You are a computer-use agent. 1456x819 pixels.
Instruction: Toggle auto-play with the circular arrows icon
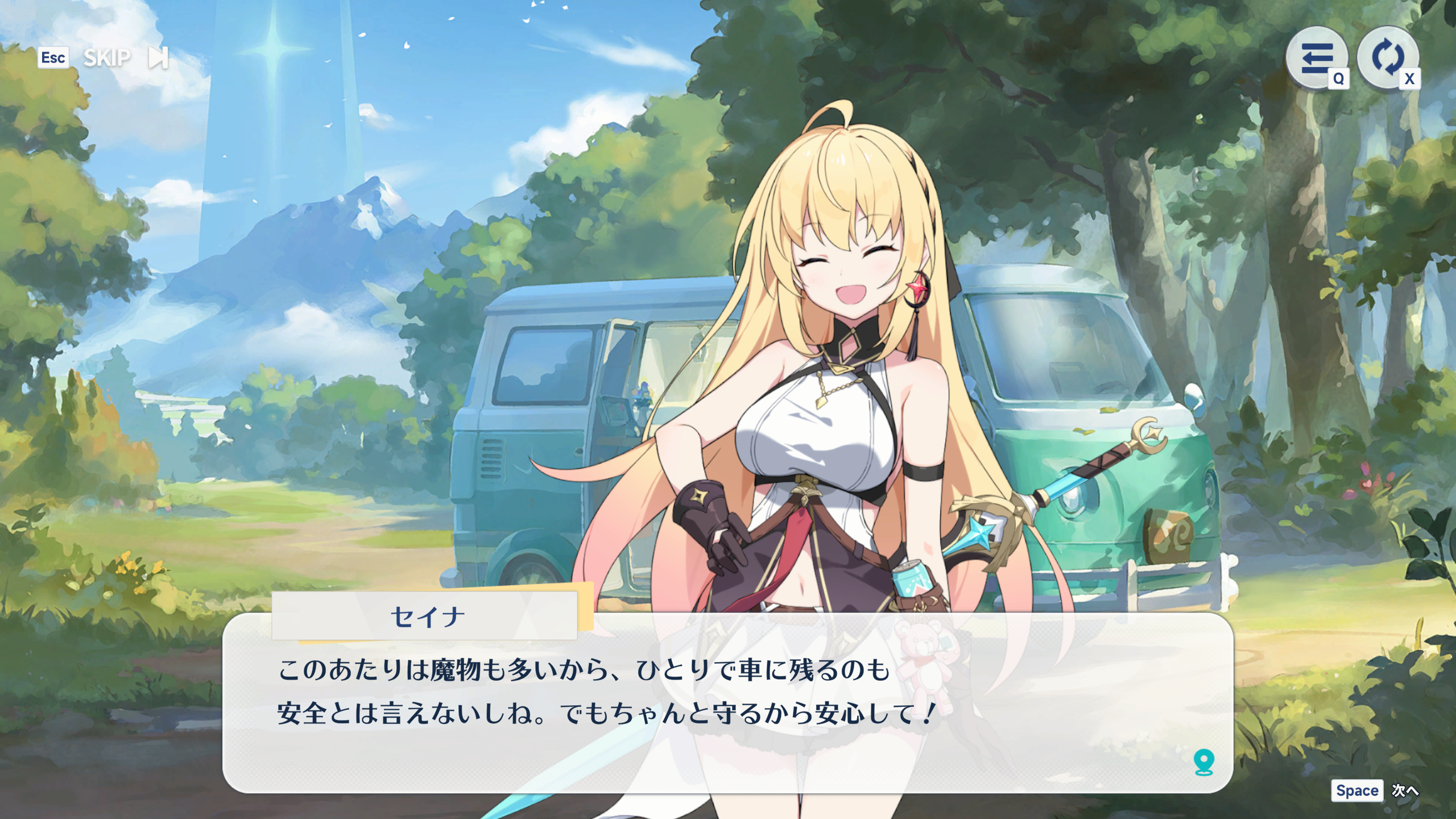point(1387,57)
